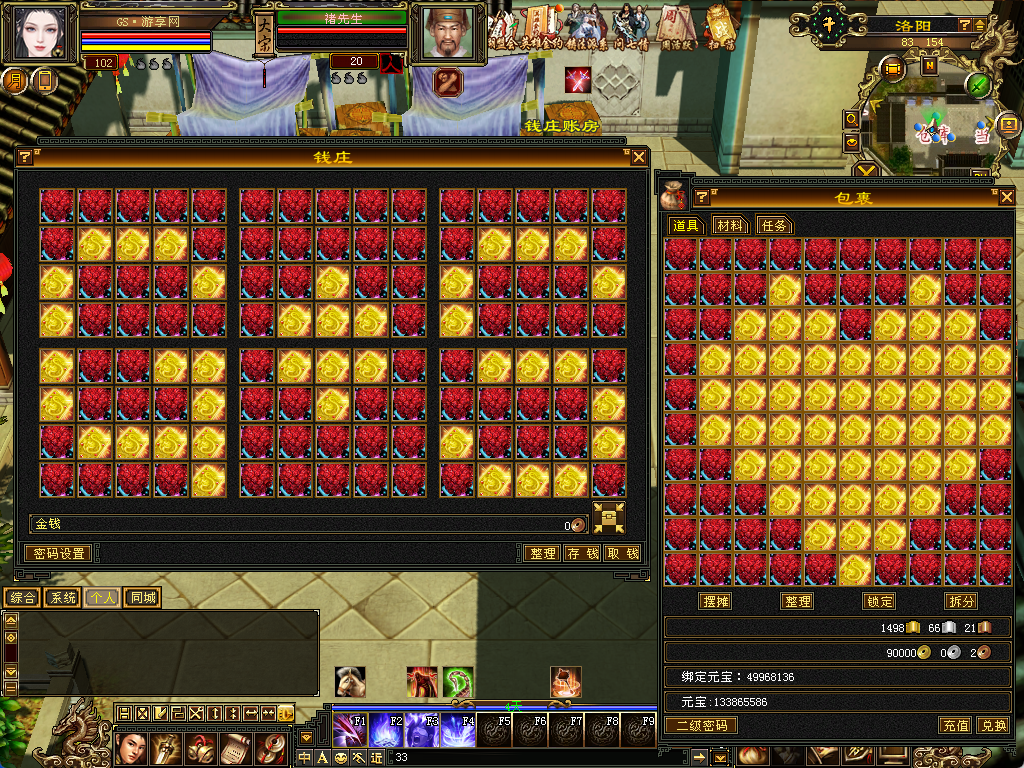Lock items using the 锁定 button
Screen dimensions: 1024x768
[880, 601]
